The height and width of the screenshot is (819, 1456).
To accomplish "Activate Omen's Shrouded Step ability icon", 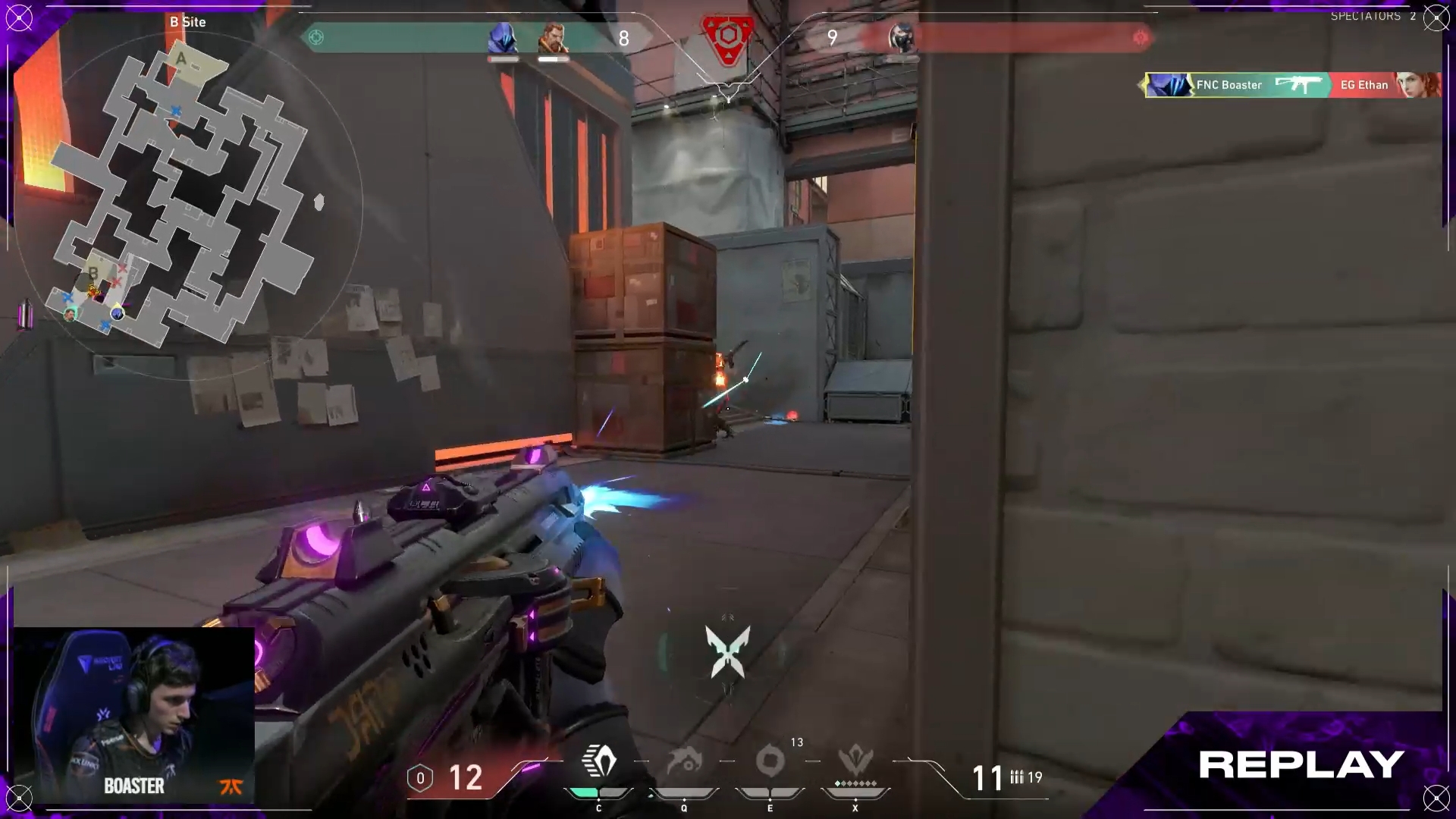I will (599, 761).
